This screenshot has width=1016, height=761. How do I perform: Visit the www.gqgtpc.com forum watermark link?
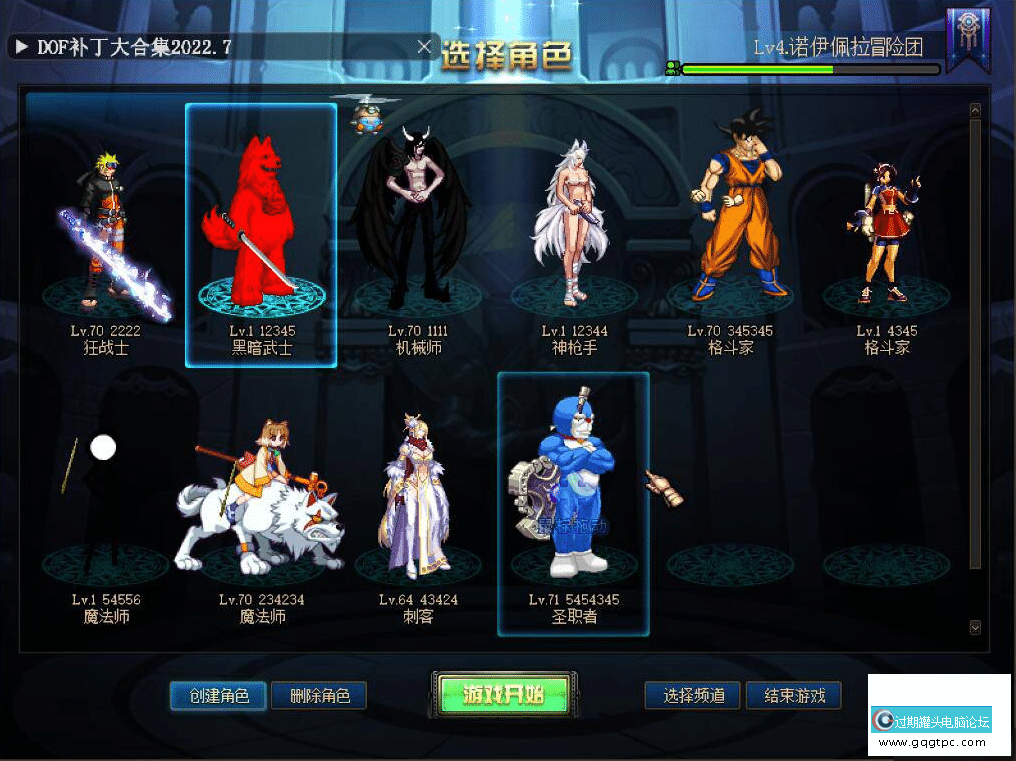pyautogui.click(x=938, y=743)
